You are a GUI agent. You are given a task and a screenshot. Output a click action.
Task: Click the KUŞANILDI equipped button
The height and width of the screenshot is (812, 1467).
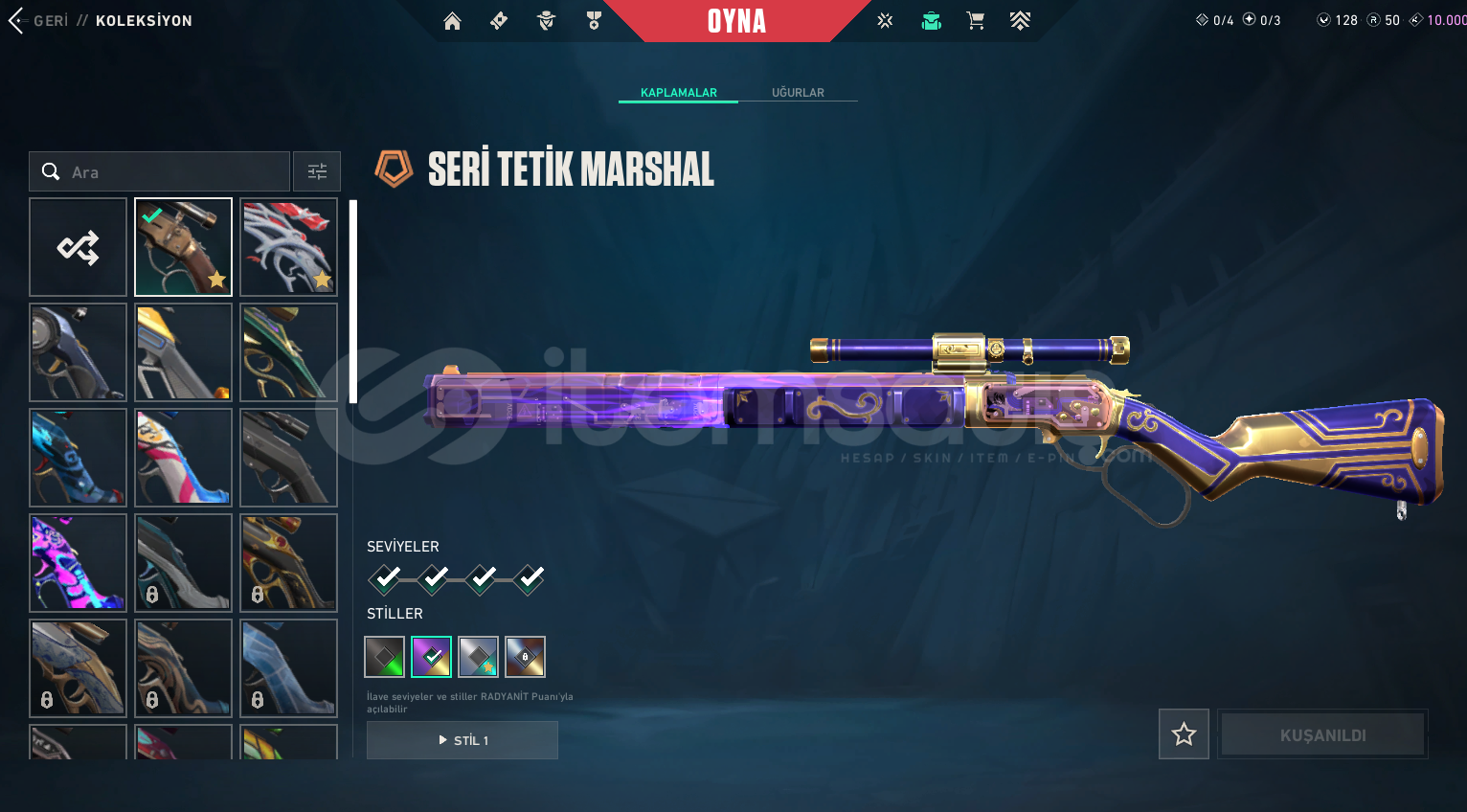pyautogui.click(x=1322, y=734)
